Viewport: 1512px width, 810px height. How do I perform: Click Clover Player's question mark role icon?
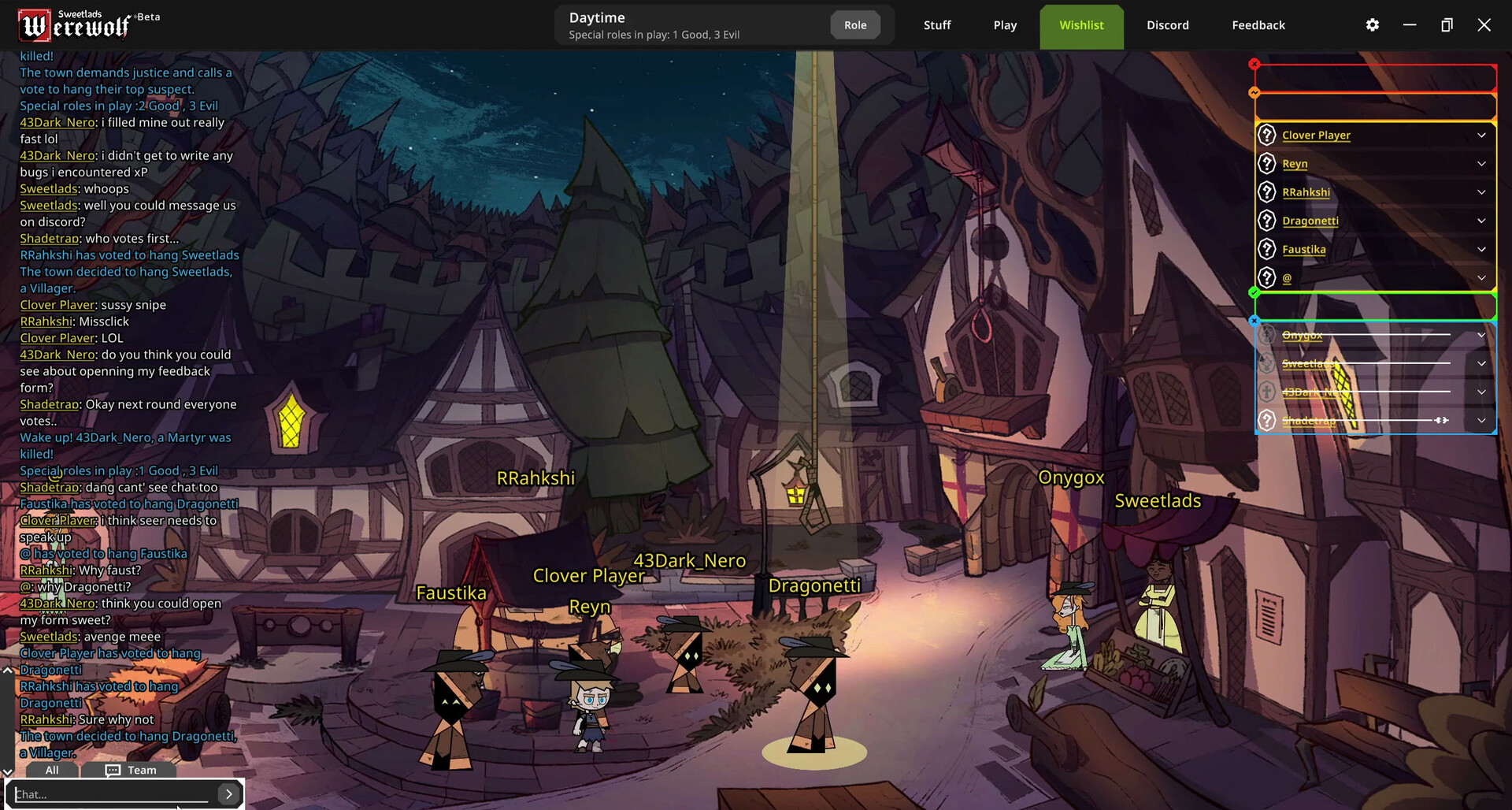[x=1267, y=135]
